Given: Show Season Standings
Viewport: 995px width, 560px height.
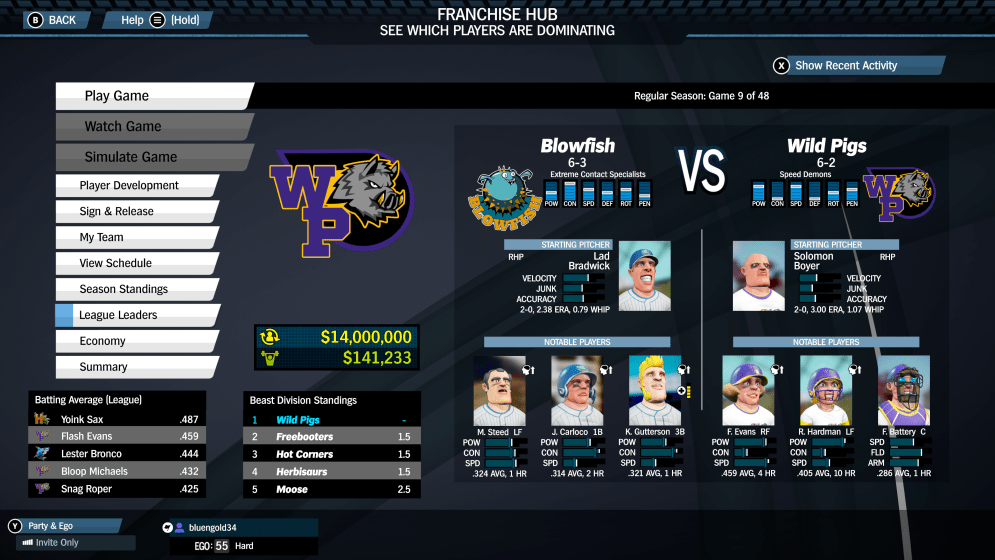Looking at the screenshot, I should click(x=135, y=290).
